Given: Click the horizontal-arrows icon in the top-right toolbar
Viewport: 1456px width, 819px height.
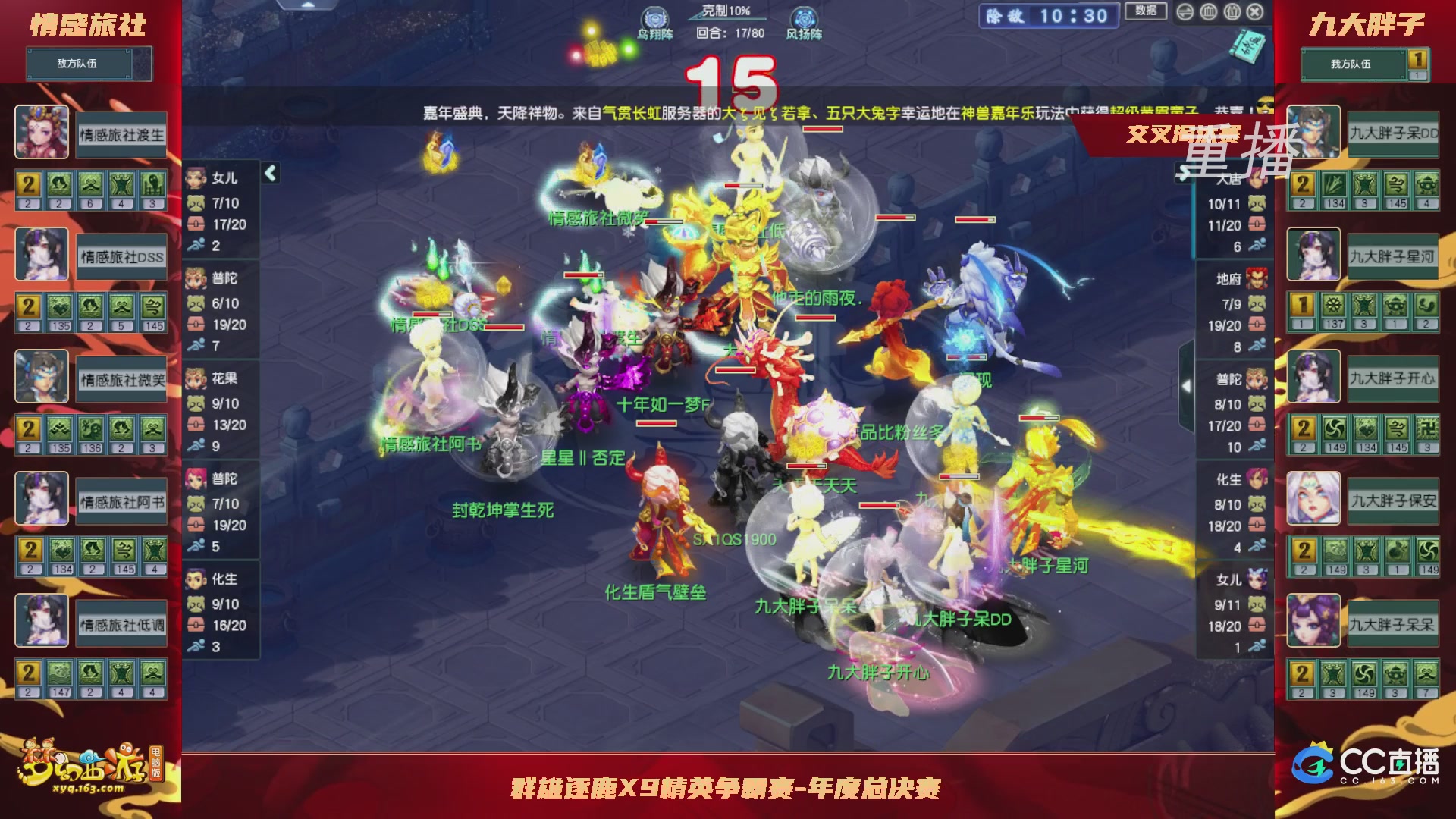Looking at the screenshot, I should (x=1185, y=12).
